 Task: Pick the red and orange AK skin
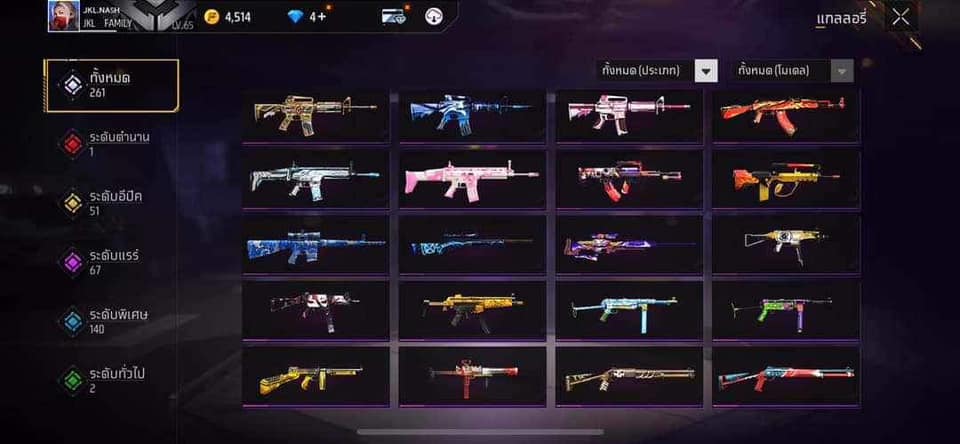(784, 114)
